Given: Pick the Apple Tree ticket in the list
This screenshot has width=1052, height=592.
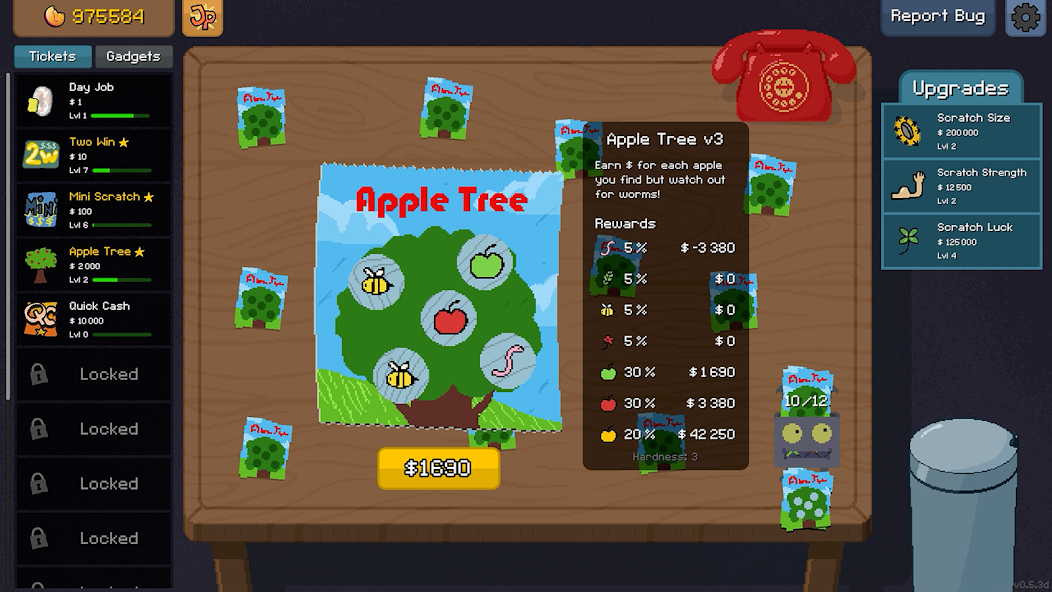Looking at the screenshot, I should click(93, 264).
